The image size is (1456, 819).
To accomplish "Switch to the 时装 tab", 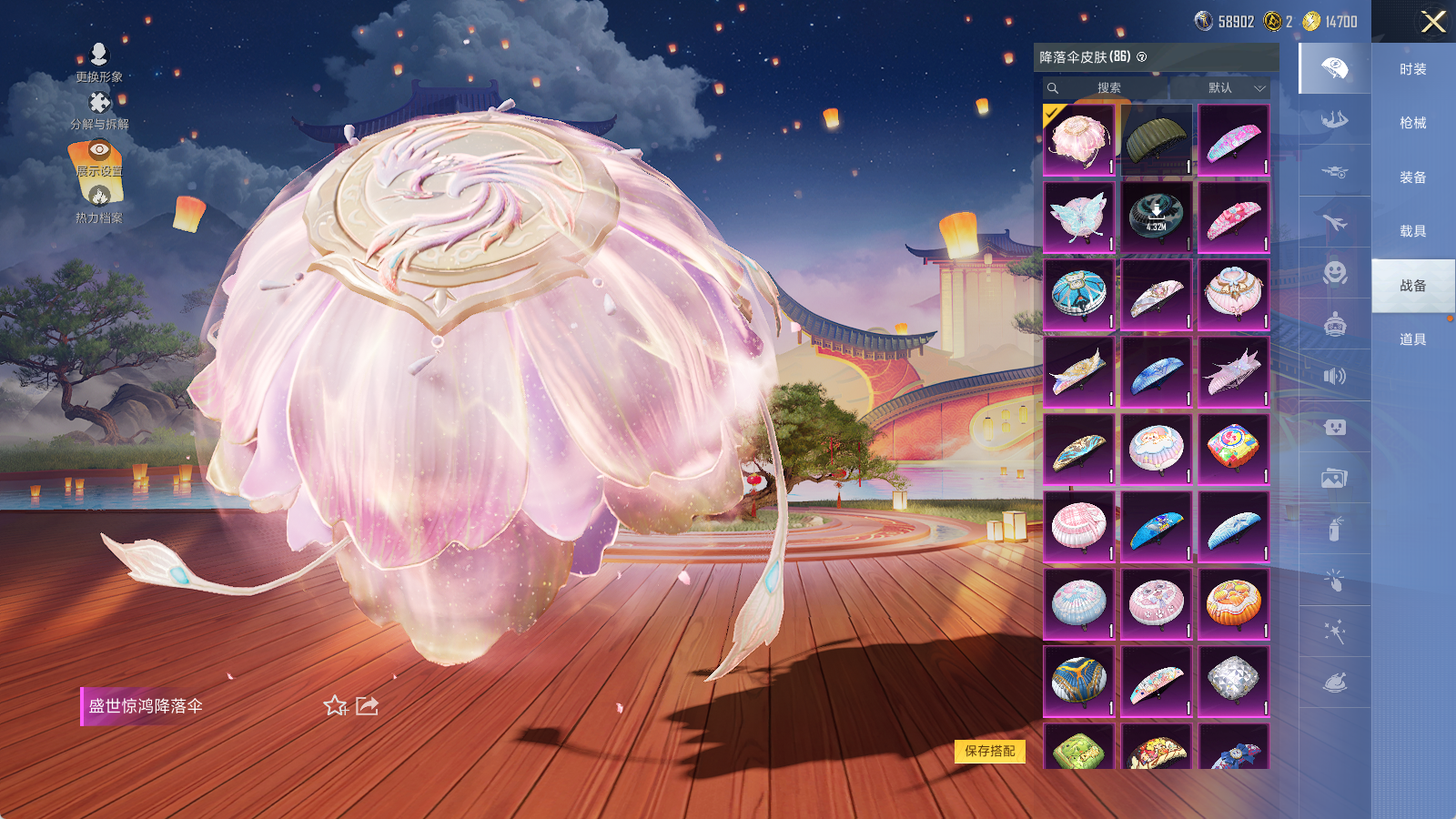I will [x=1412, y=69].
